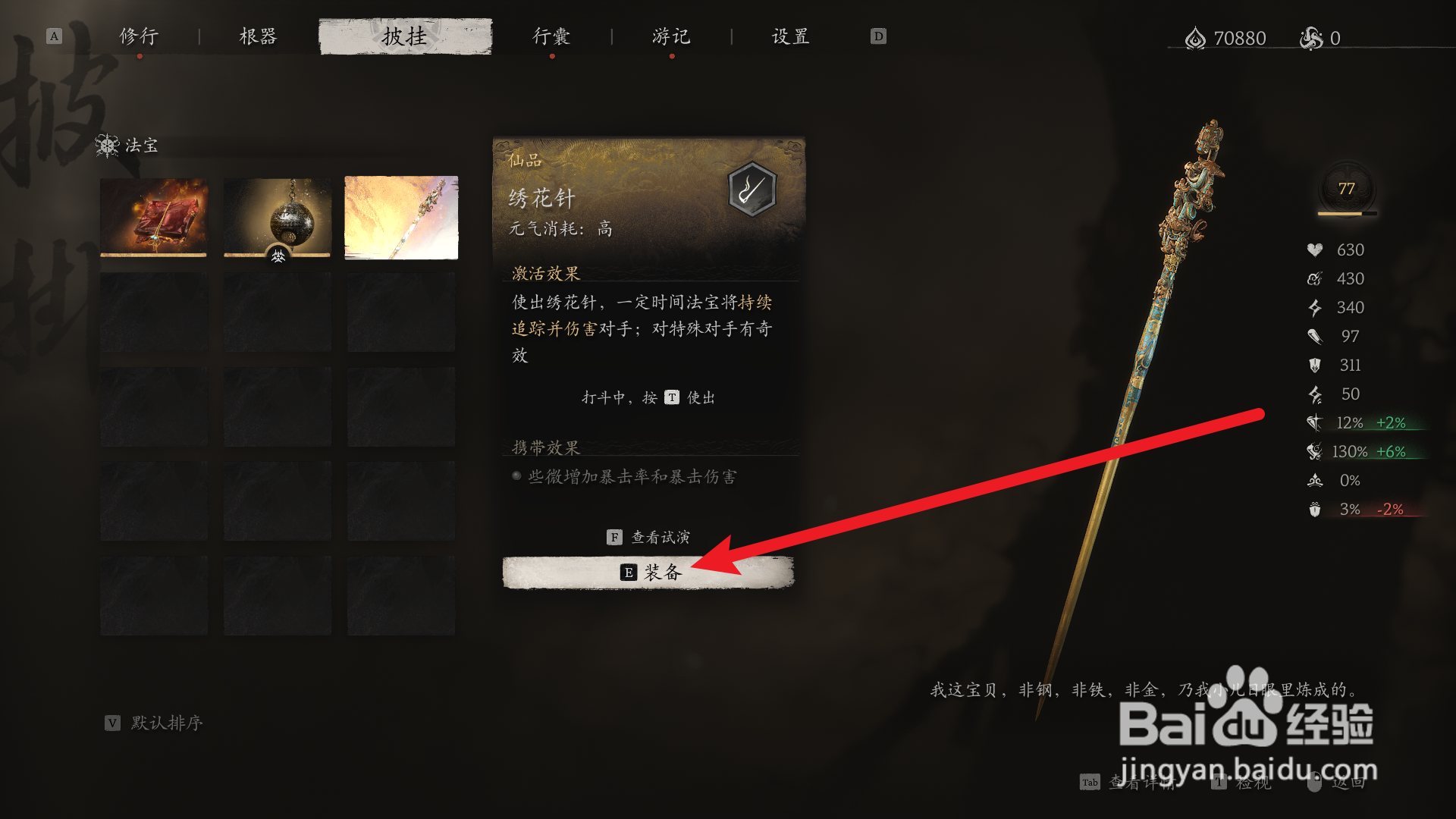Click the heart icon beside the 630 health stat
Screen dimensions: 1456x819
point(1313,249)
